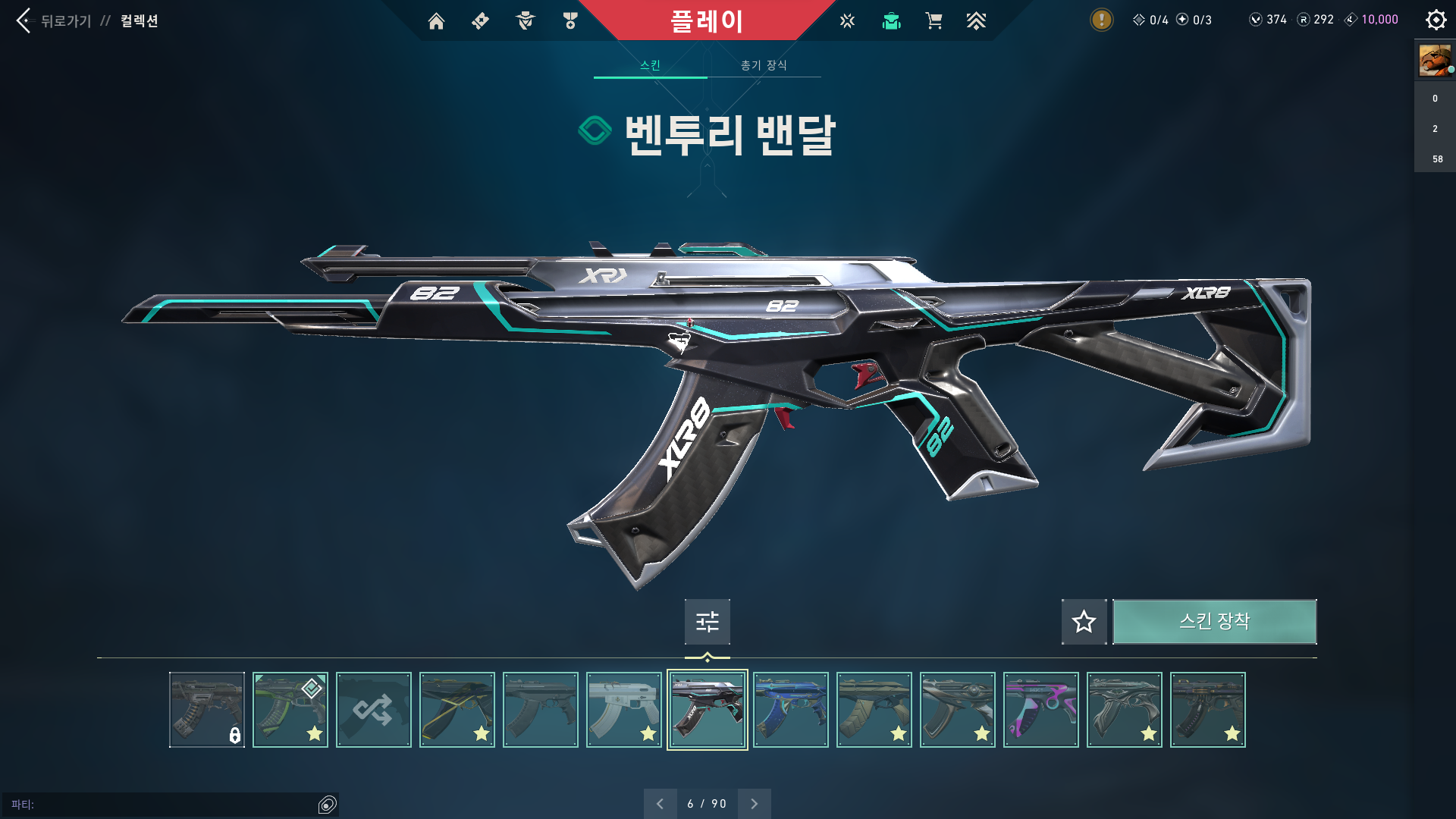Select the locked default Vandal thumbnail
The height and width of the screenshot is (819, 1456).
[x=207, y=710]
